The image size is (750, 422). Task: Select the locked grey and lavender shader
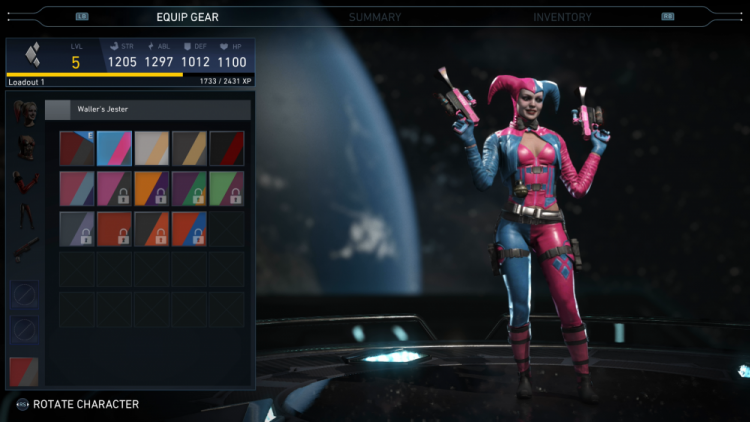click(77, 228)
